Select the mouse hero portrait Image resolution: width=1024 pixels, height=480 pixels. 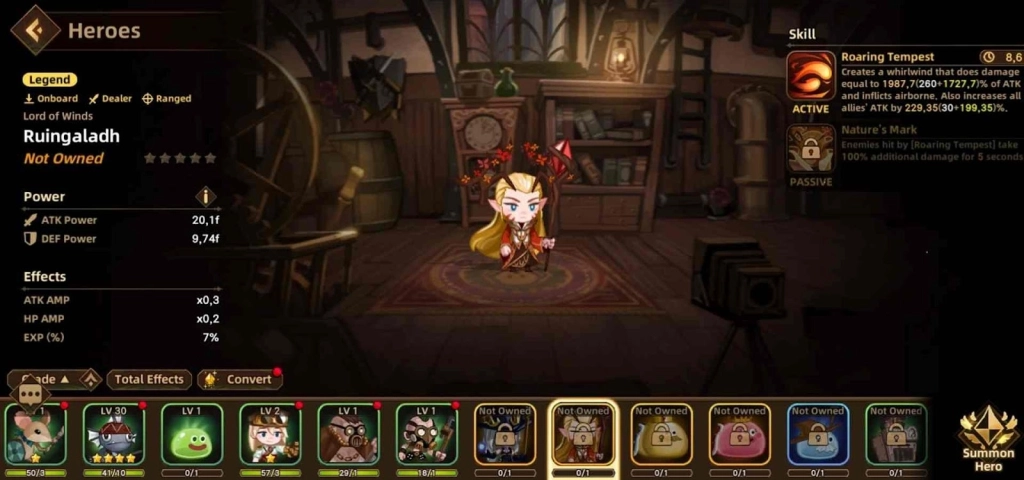tap(35, 438)
